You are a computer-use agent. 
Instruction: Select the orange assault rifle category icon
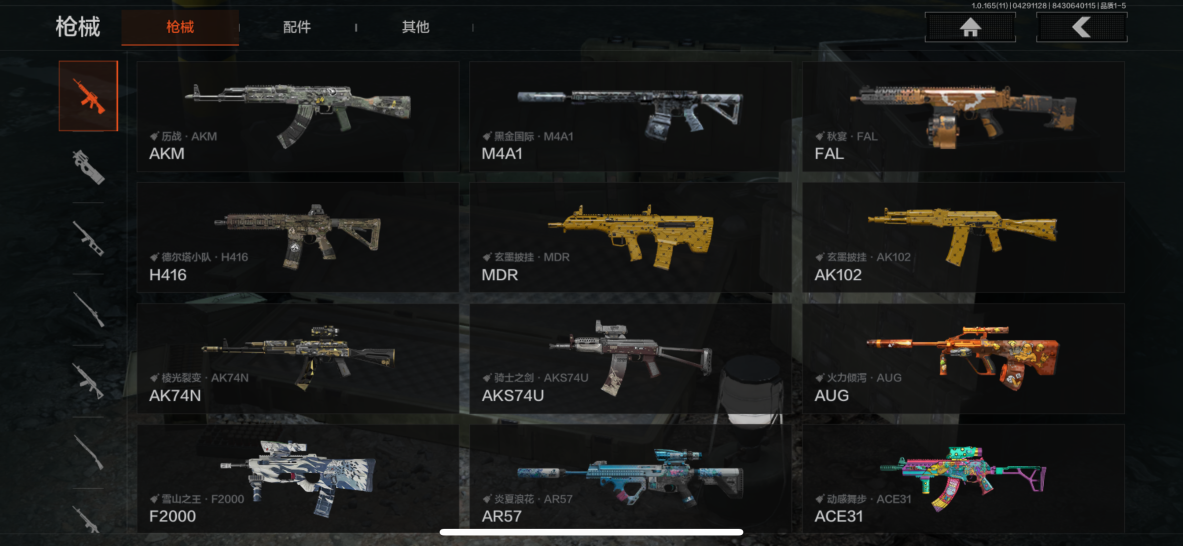click(x=88, y=96)
